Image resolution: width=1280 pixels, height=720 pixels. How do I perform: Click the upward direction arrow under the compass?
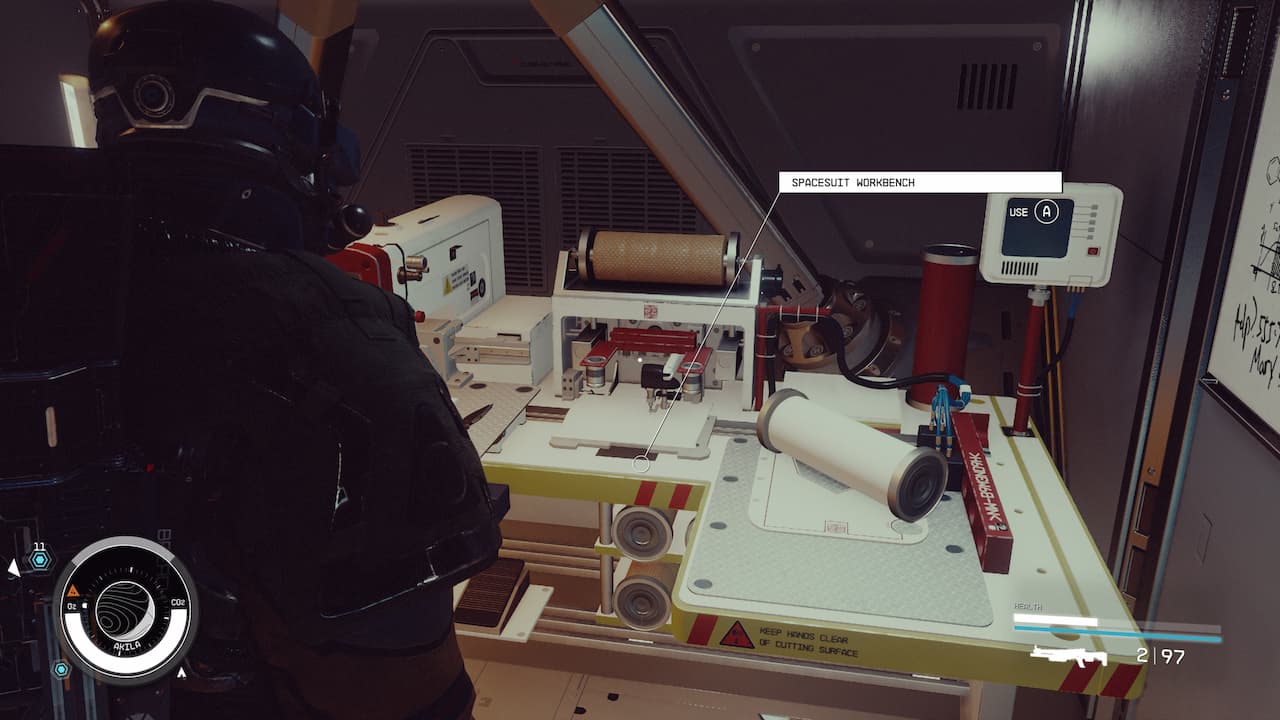[181, 672]
